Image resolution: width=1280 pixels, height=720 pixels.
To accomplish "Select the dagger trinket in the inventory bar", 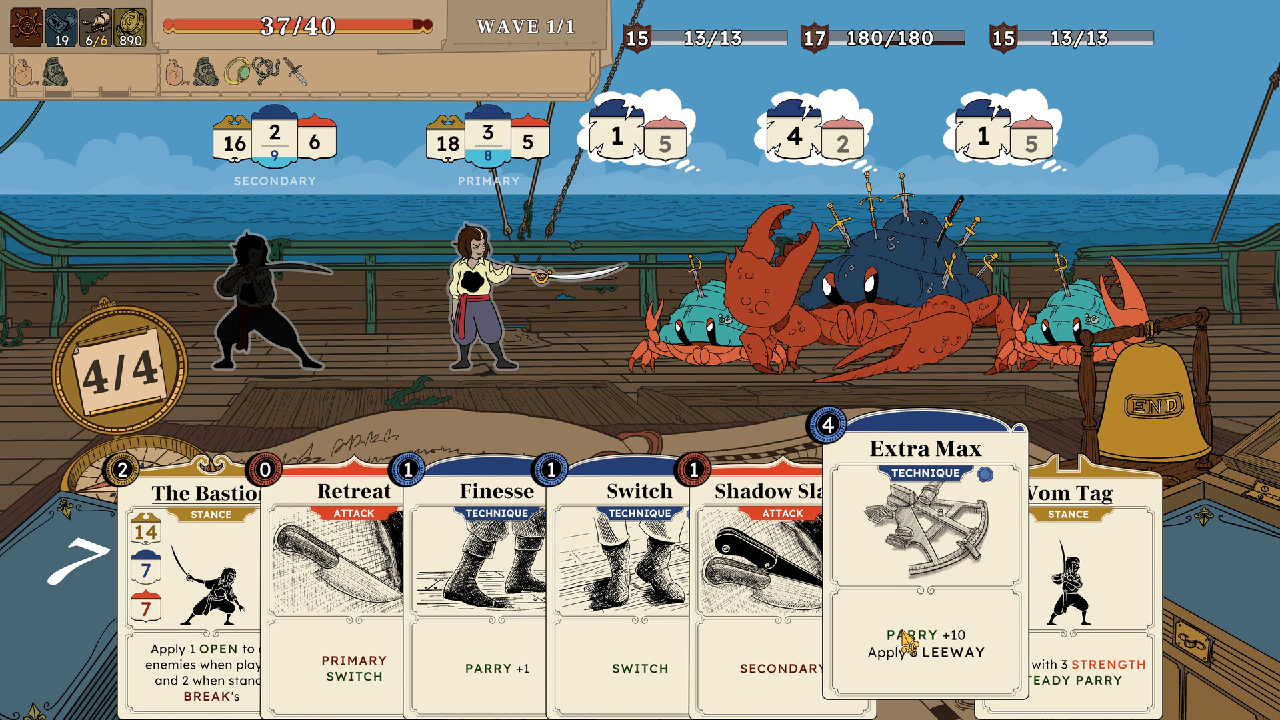I will click(x=295, y=70).
